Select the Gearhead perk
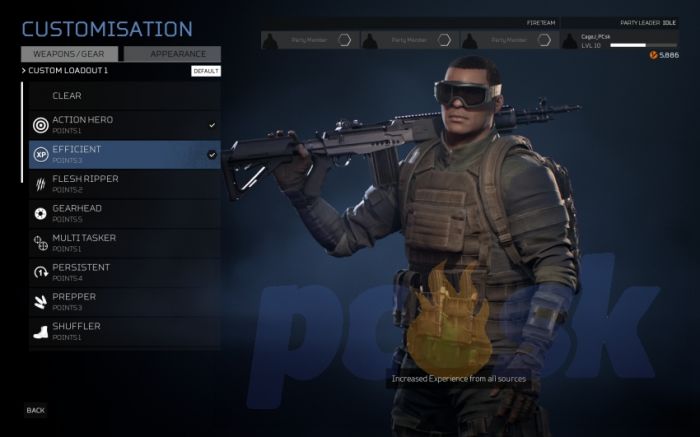Screen dimensions: 700x437 point(124,213)
